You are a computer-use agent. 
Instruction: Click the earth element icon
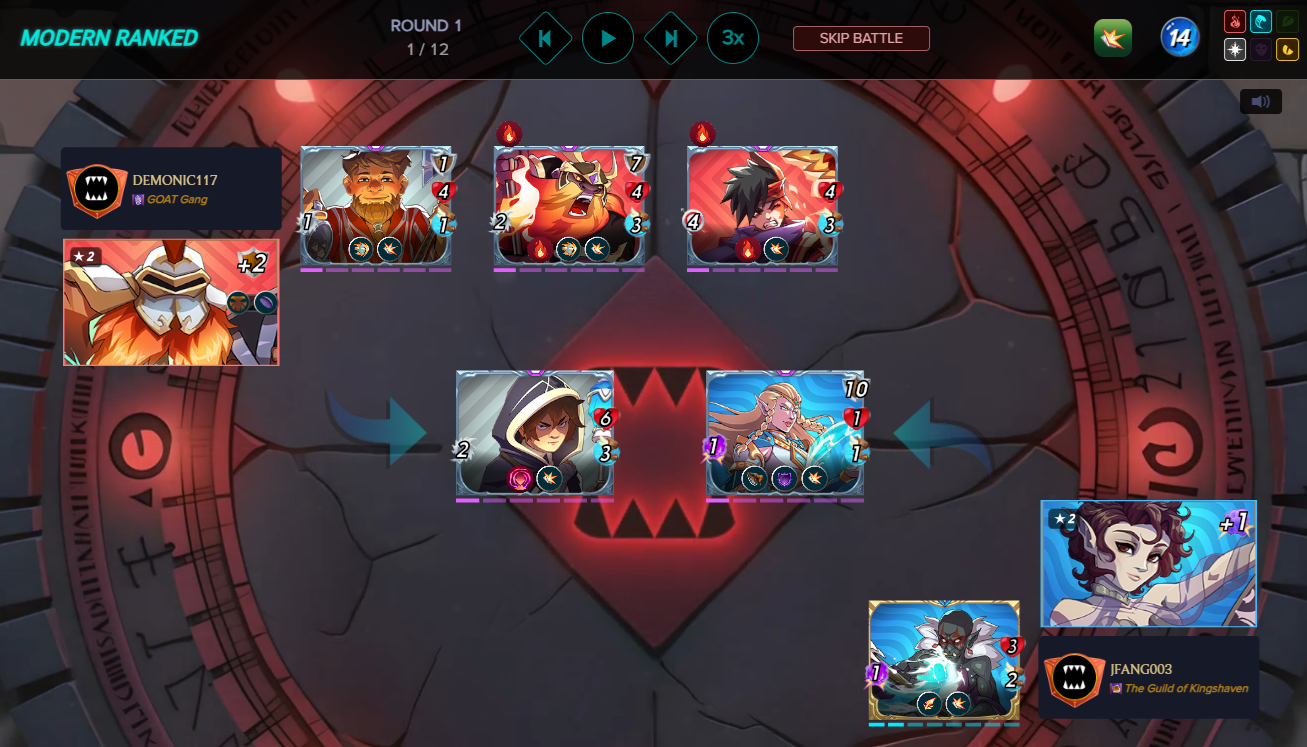(1288, 21)
